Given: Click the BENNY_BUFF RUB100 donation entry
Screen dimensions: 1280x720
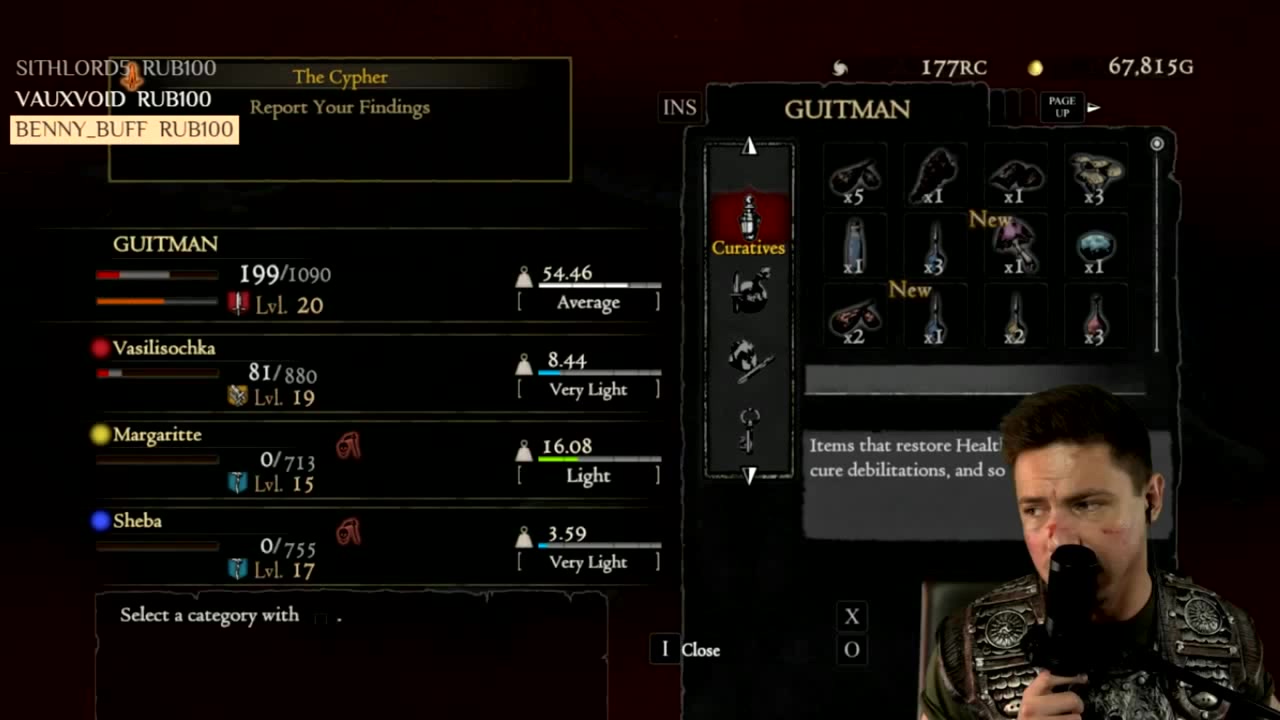Looking at the screenshot, I should pos(124,130).
